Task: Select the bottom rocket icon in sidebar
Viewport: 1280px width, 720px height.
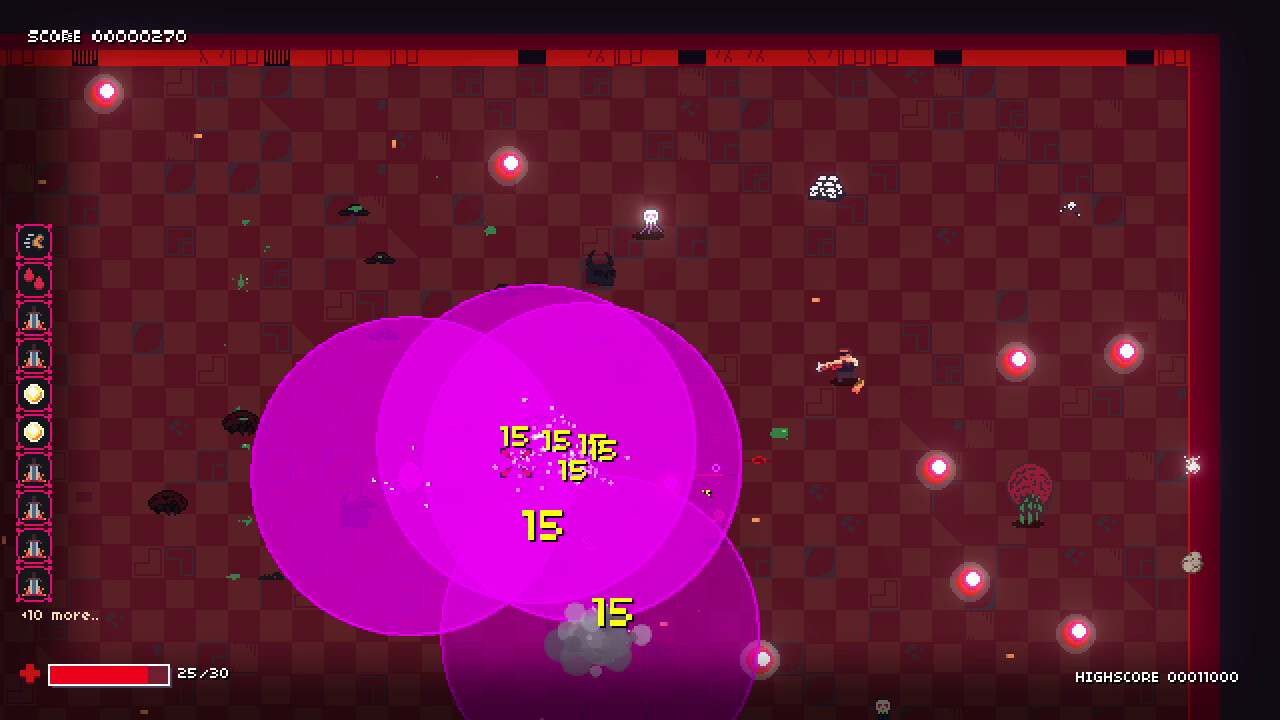Action: pyautogui.click(x=34, y=585)
